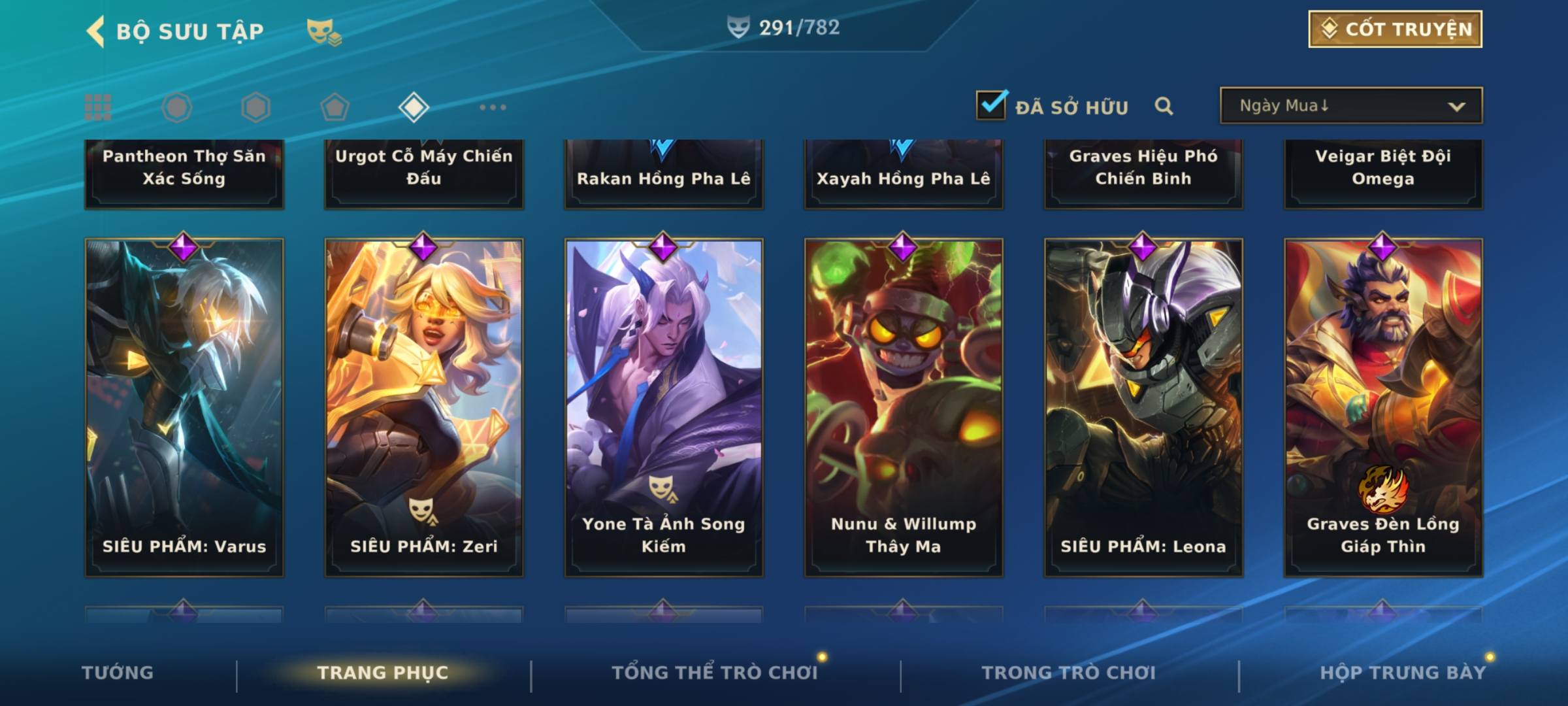
Task: Click the magnifying glass search icon
Action: click(x=1164, y=106)
